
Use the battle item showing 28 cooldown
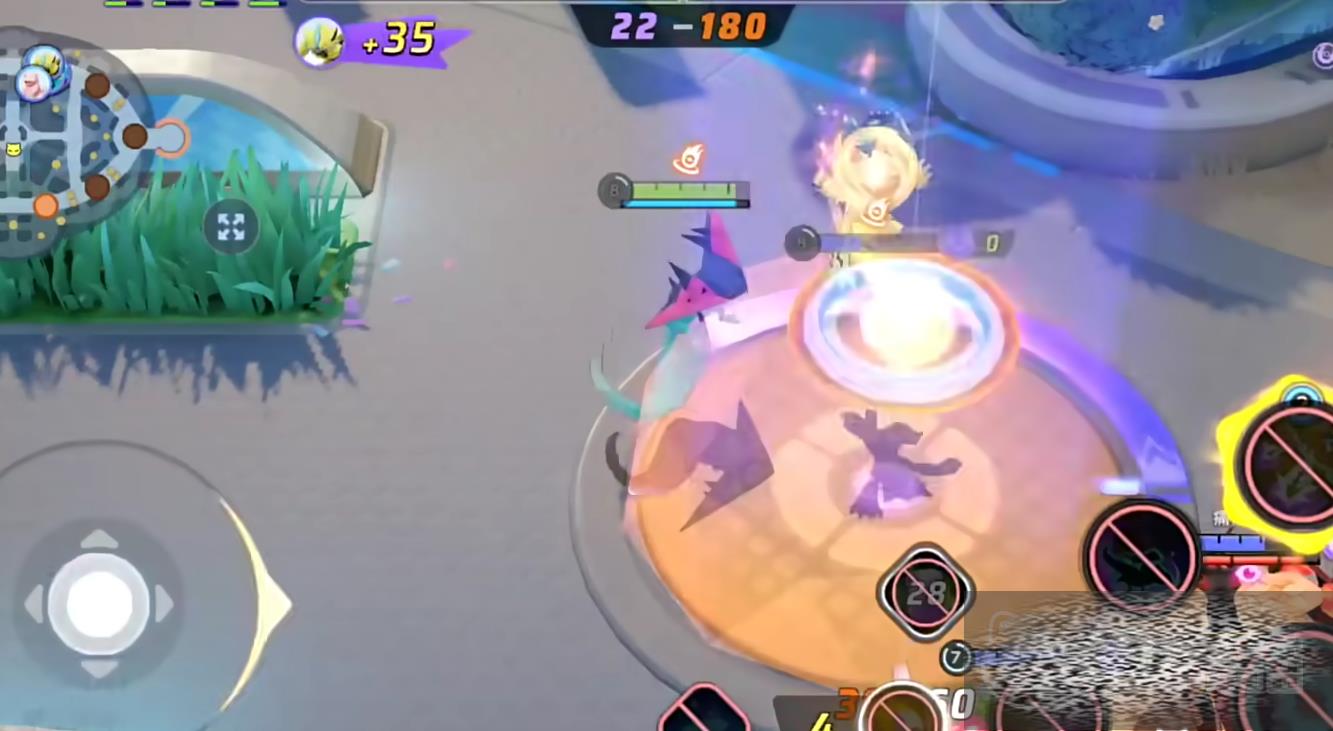(x=925, y=593)
